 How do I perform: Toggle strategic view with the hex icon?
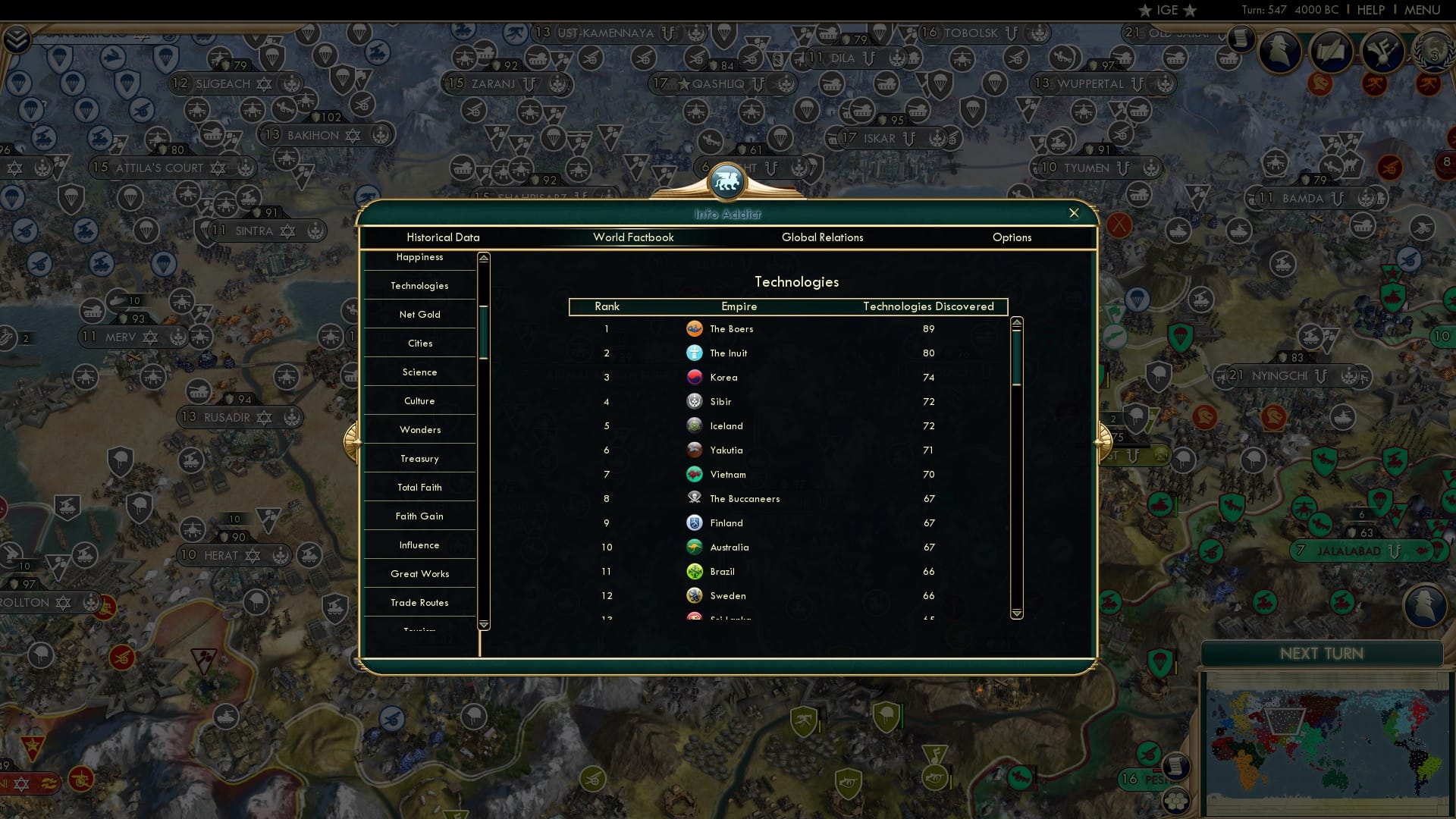[1176, 801]
